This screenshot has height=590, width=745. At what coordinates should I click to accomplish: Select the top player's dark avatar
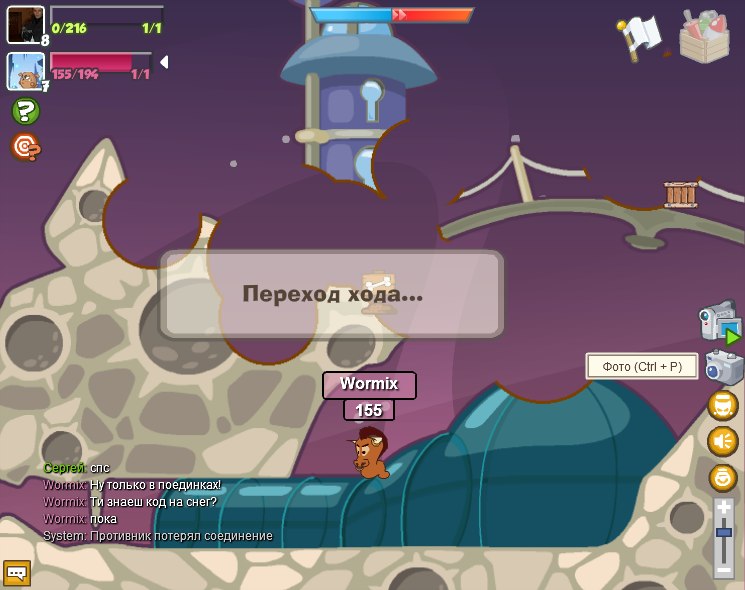pyautogui.click(x=26, y=25)
